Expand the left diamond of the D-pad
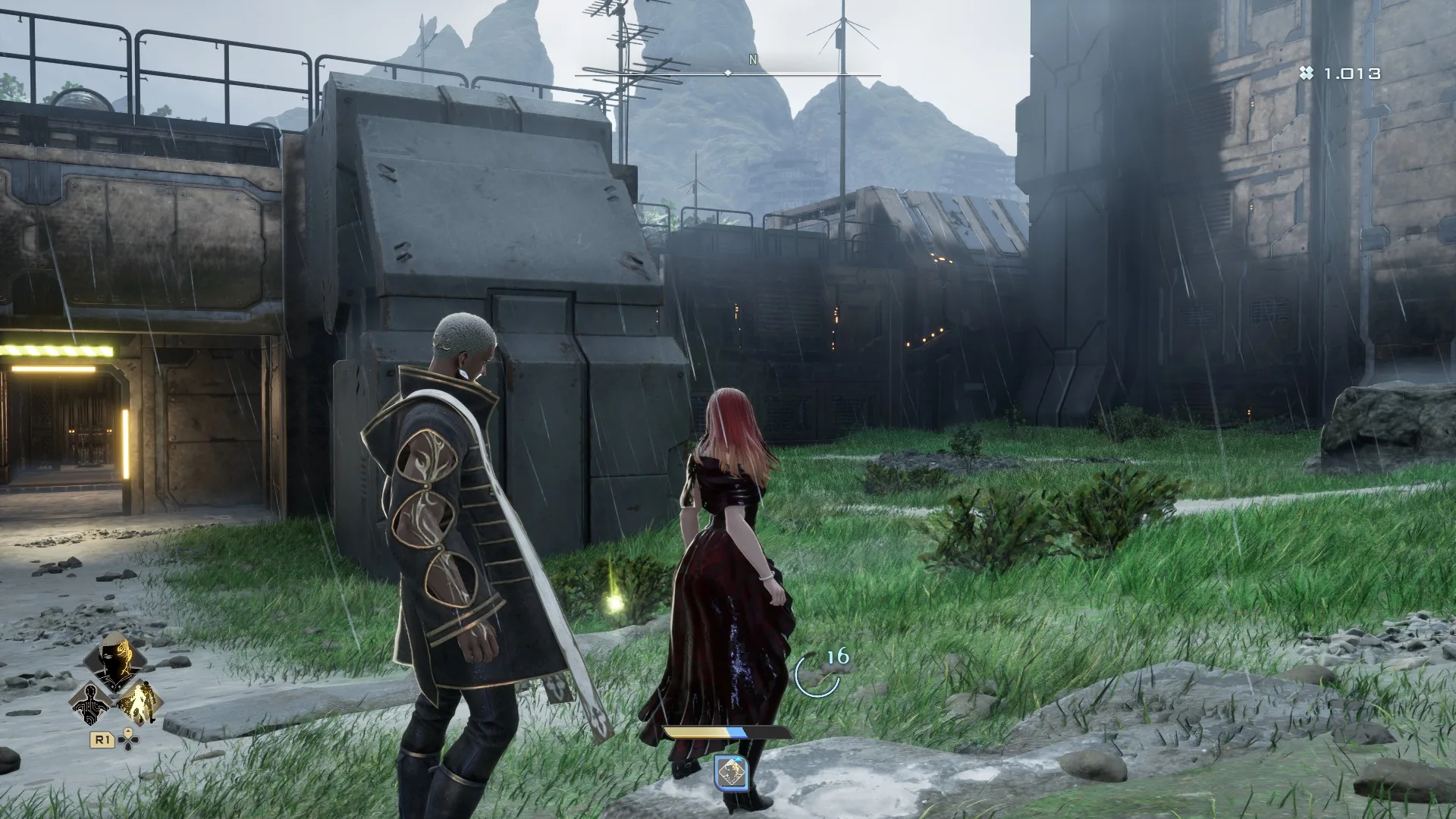This screenshot has width=1456, height=819. (121, 739)
